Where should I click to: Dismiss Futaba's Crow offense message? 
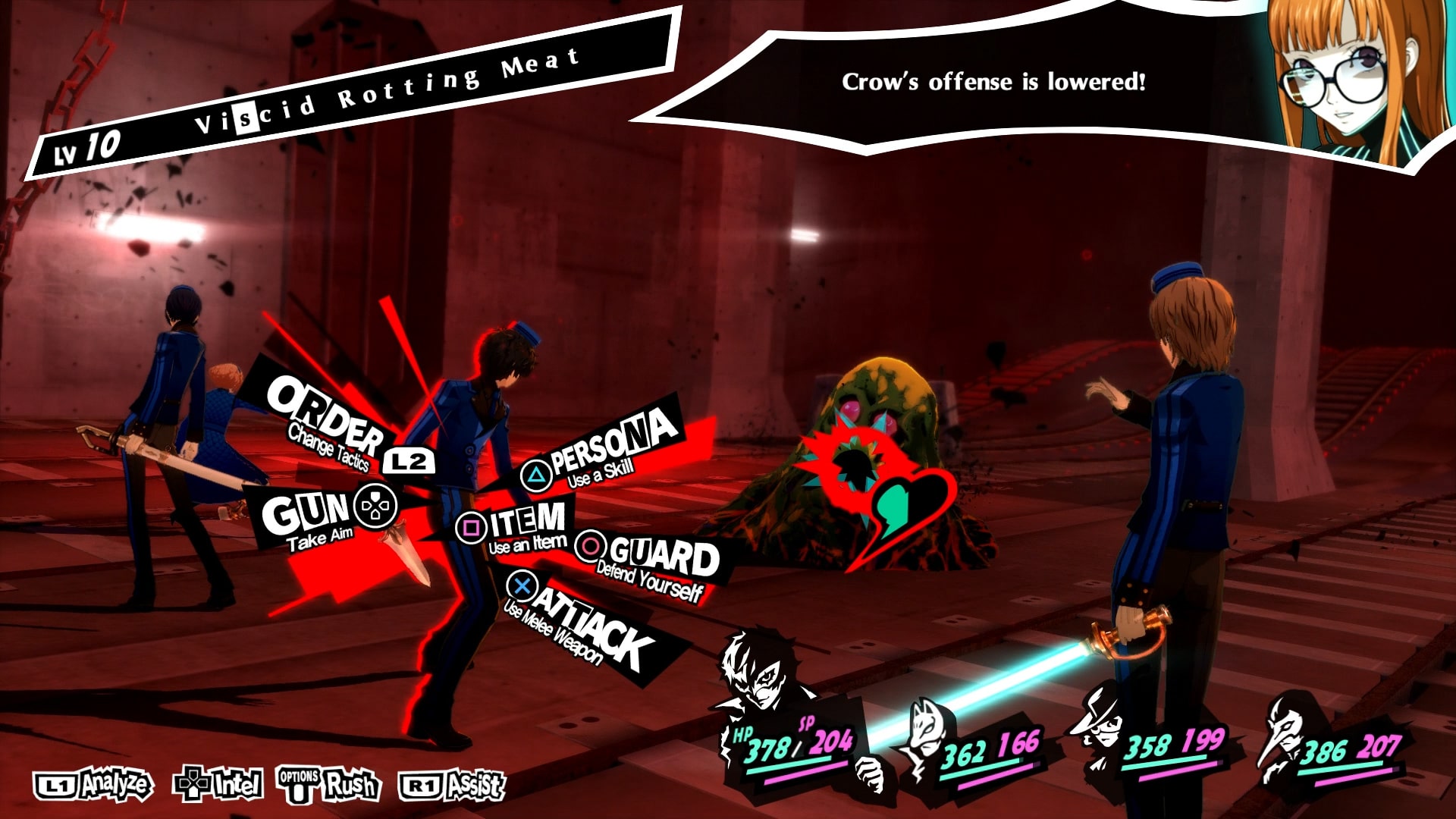993,80
